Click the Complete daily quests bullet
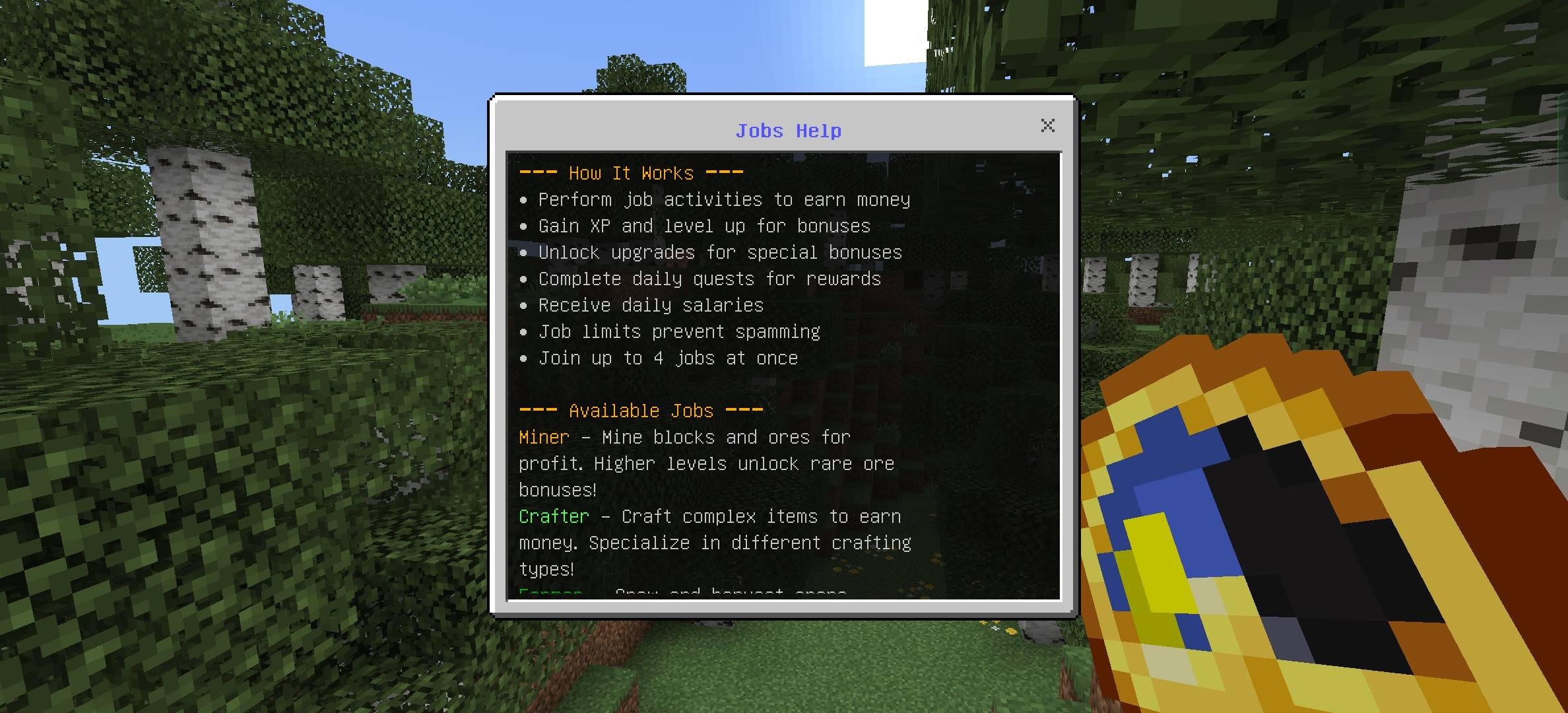 coord(709,279)
